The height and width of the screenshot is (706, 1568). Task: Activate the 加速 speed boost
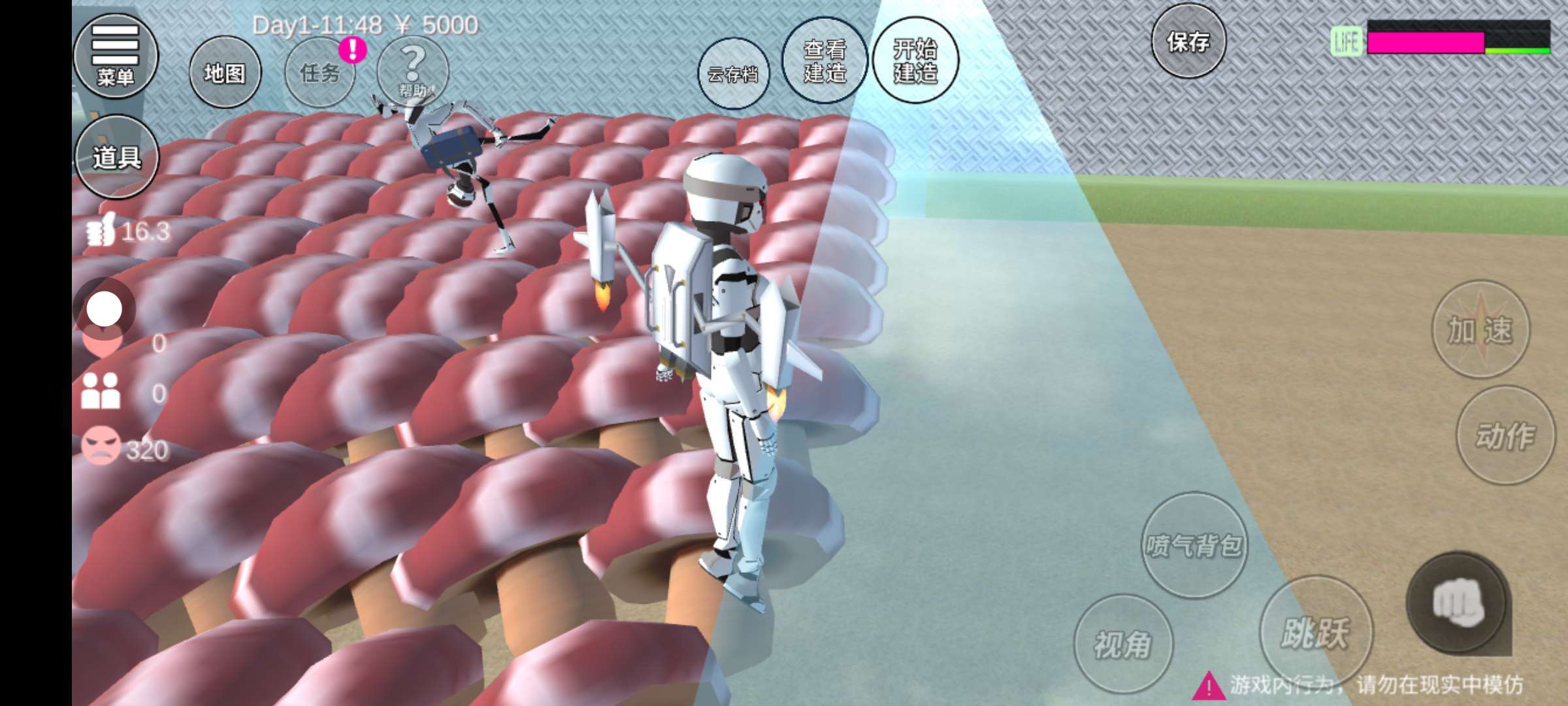(x=1480, y=329)
